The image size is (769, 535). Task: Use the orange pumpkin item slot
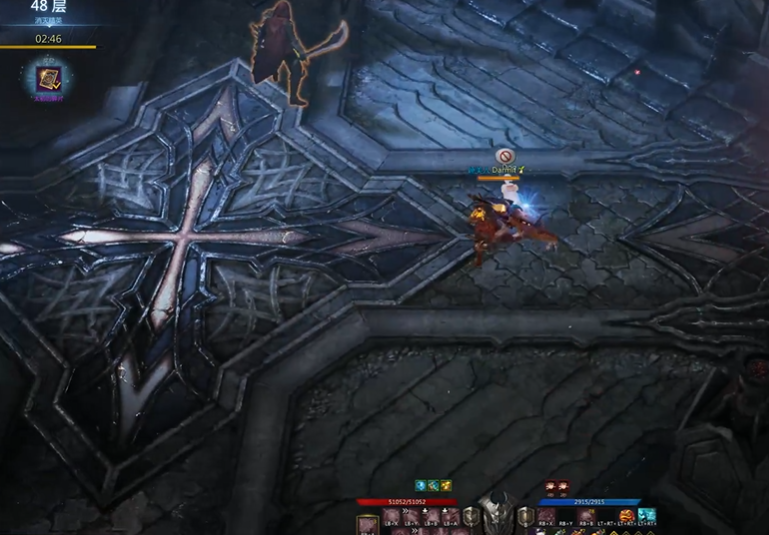click(x=627, y=516)
